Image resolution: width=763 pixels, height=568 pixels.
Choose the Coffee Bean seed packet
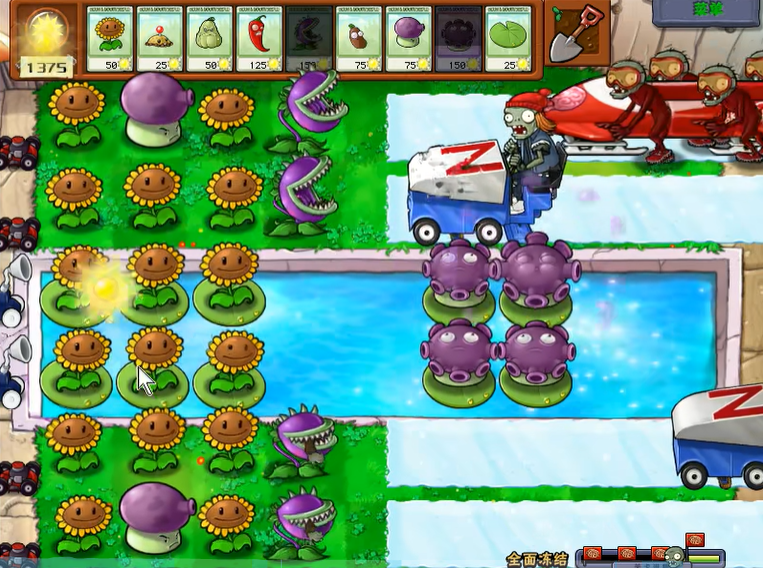pyautogui.click(x=360, y=39)
